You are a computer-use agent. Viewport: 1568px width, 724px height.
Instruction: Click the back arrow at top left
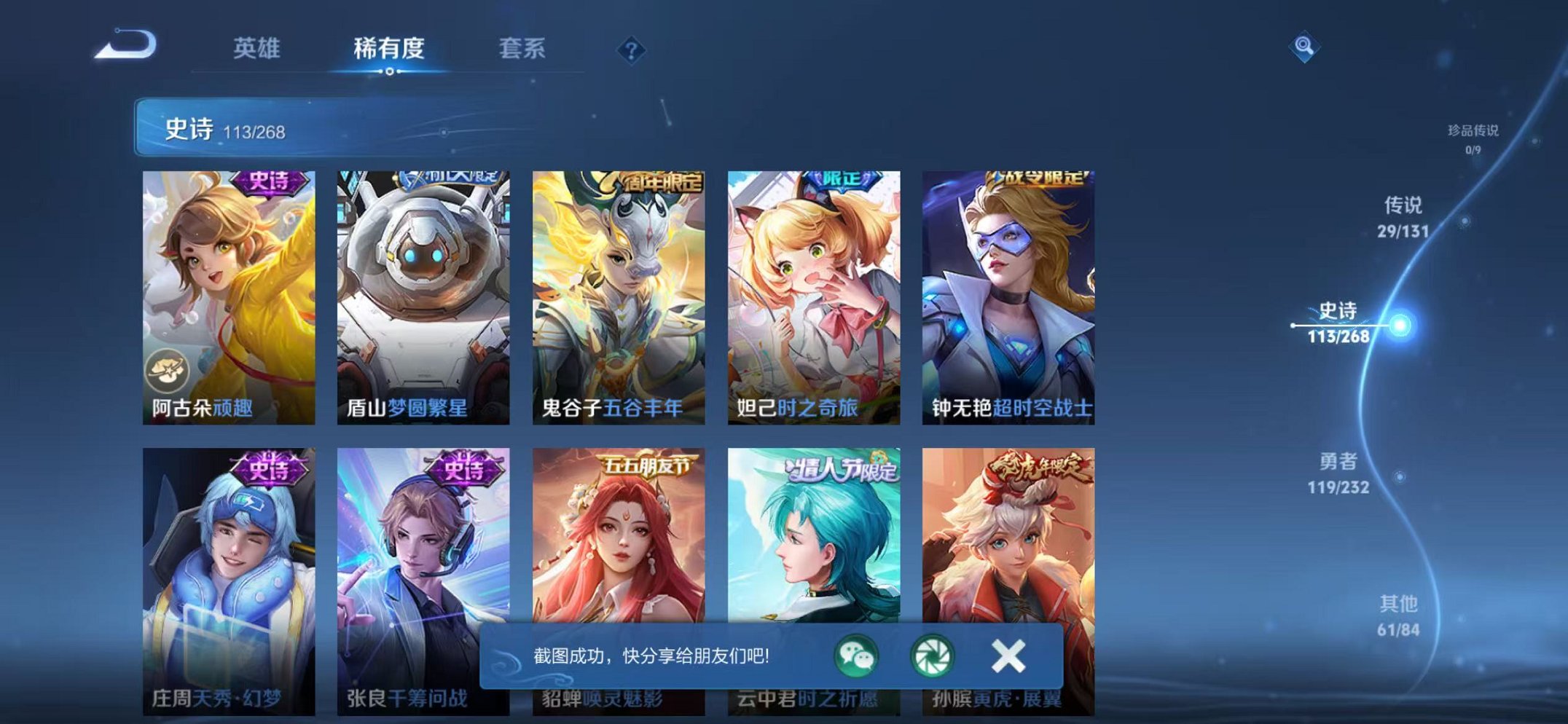tap(125, 45)
